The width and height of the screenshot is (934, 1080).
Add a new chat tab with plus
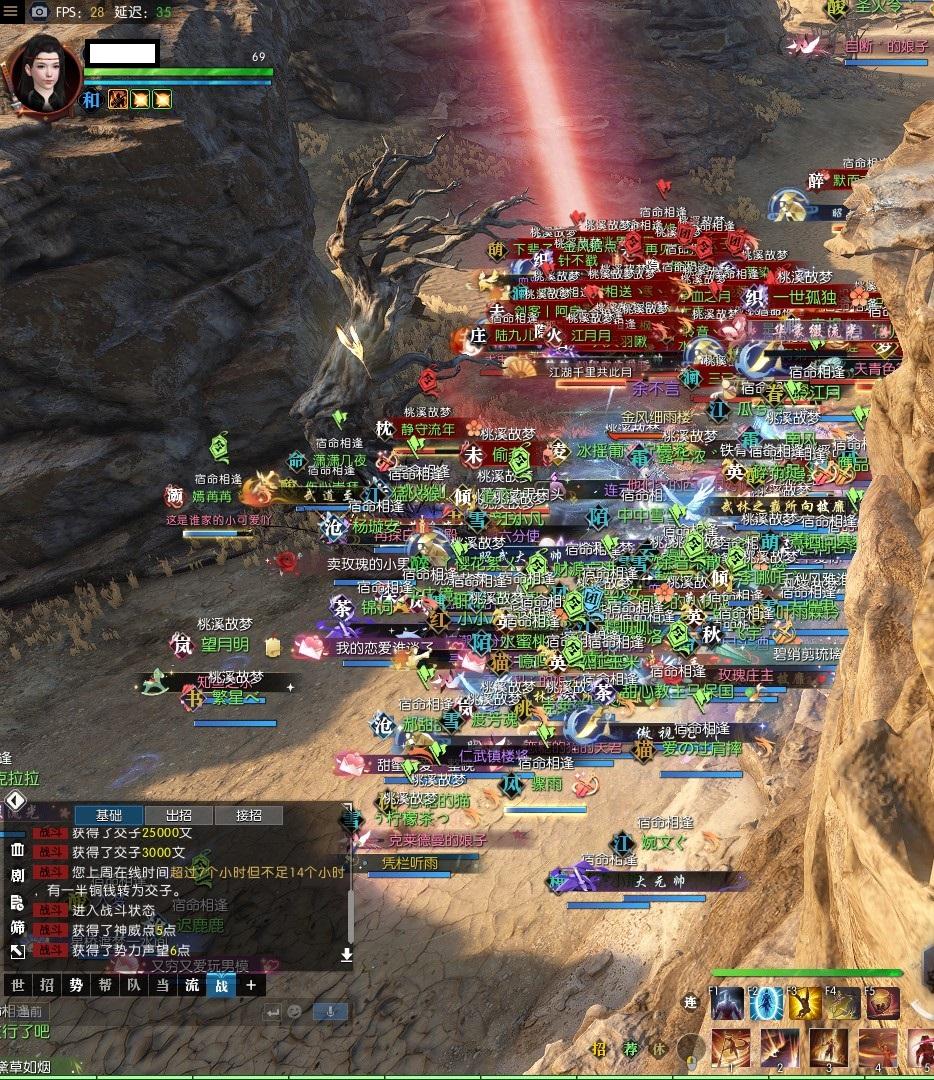point(251,985)
